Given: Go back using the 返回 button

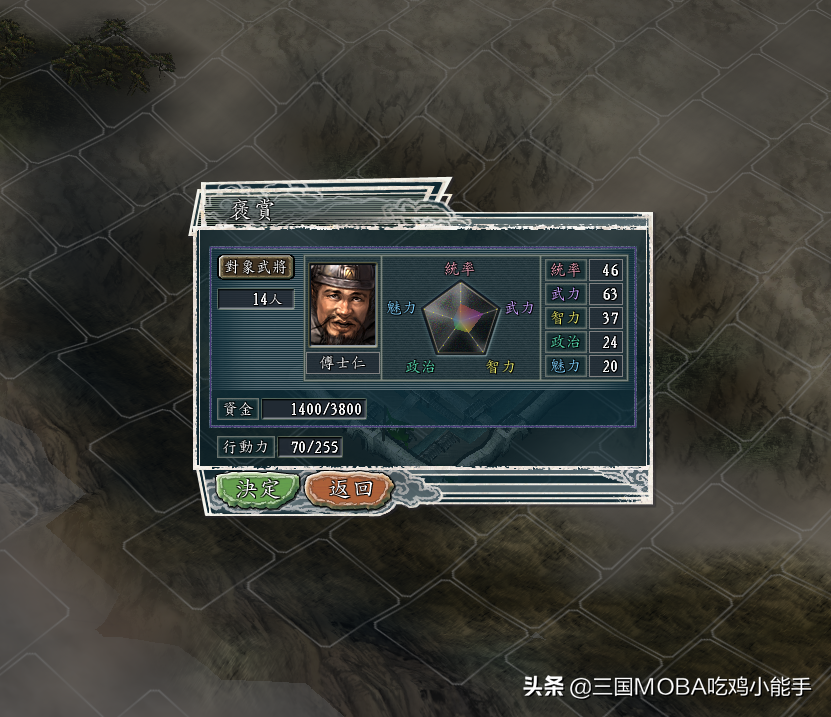Looking at the screenshot, I should tap(349, 489).
